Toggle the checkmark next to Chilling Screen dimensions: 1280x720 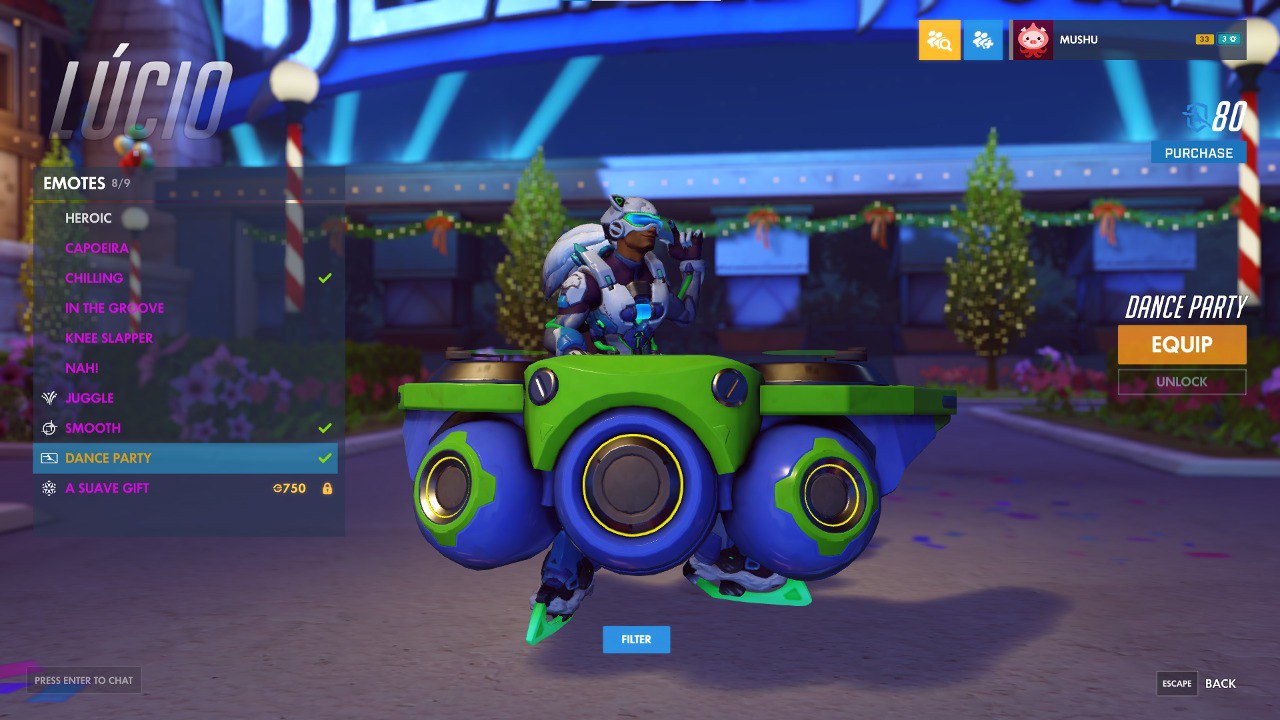pos(323,278)
